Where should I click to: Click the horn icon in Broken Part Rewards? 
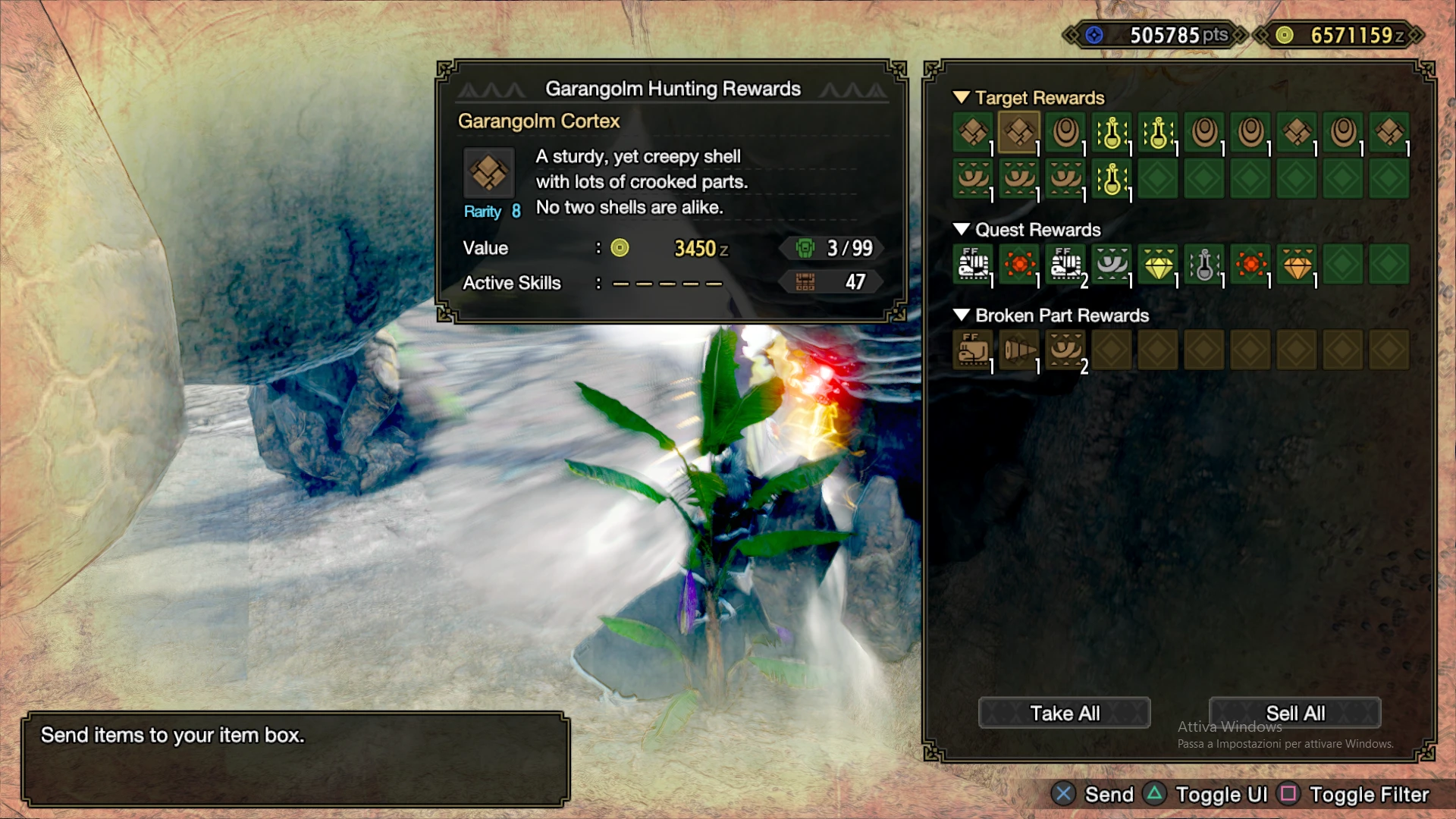[1019, 350]
